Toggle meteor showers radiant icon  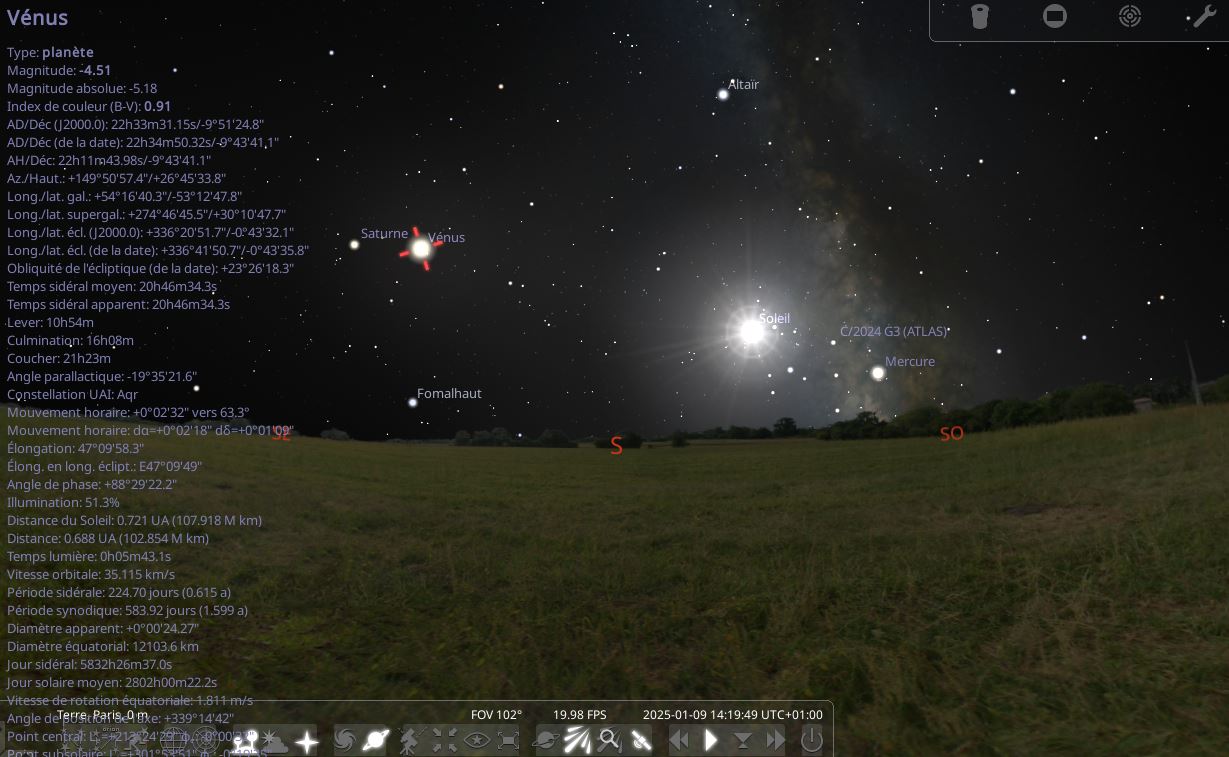tap(577, 741)
